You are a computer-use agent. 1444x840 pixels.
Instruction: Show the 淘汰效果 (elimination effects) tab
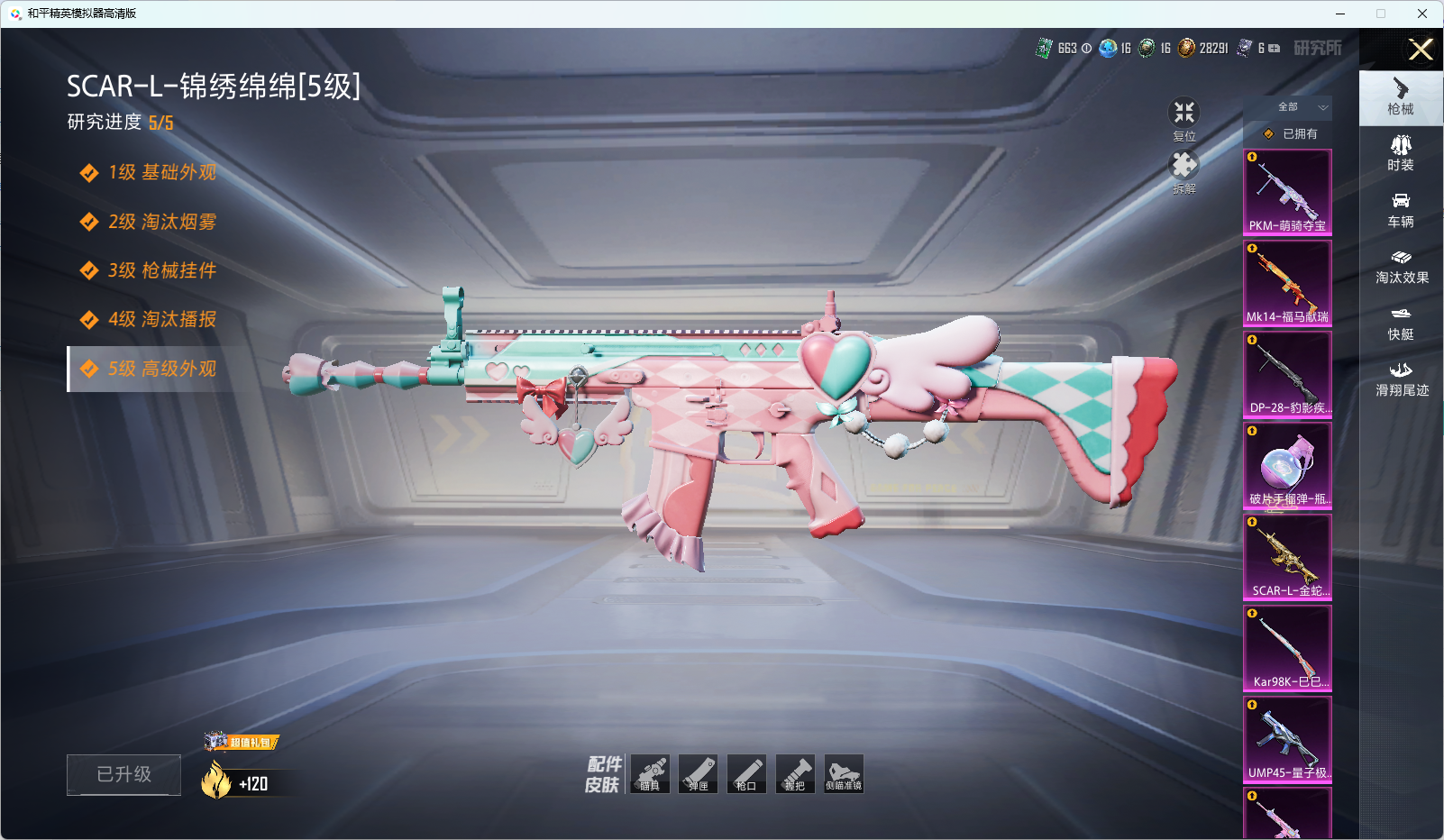[1401, 267]
